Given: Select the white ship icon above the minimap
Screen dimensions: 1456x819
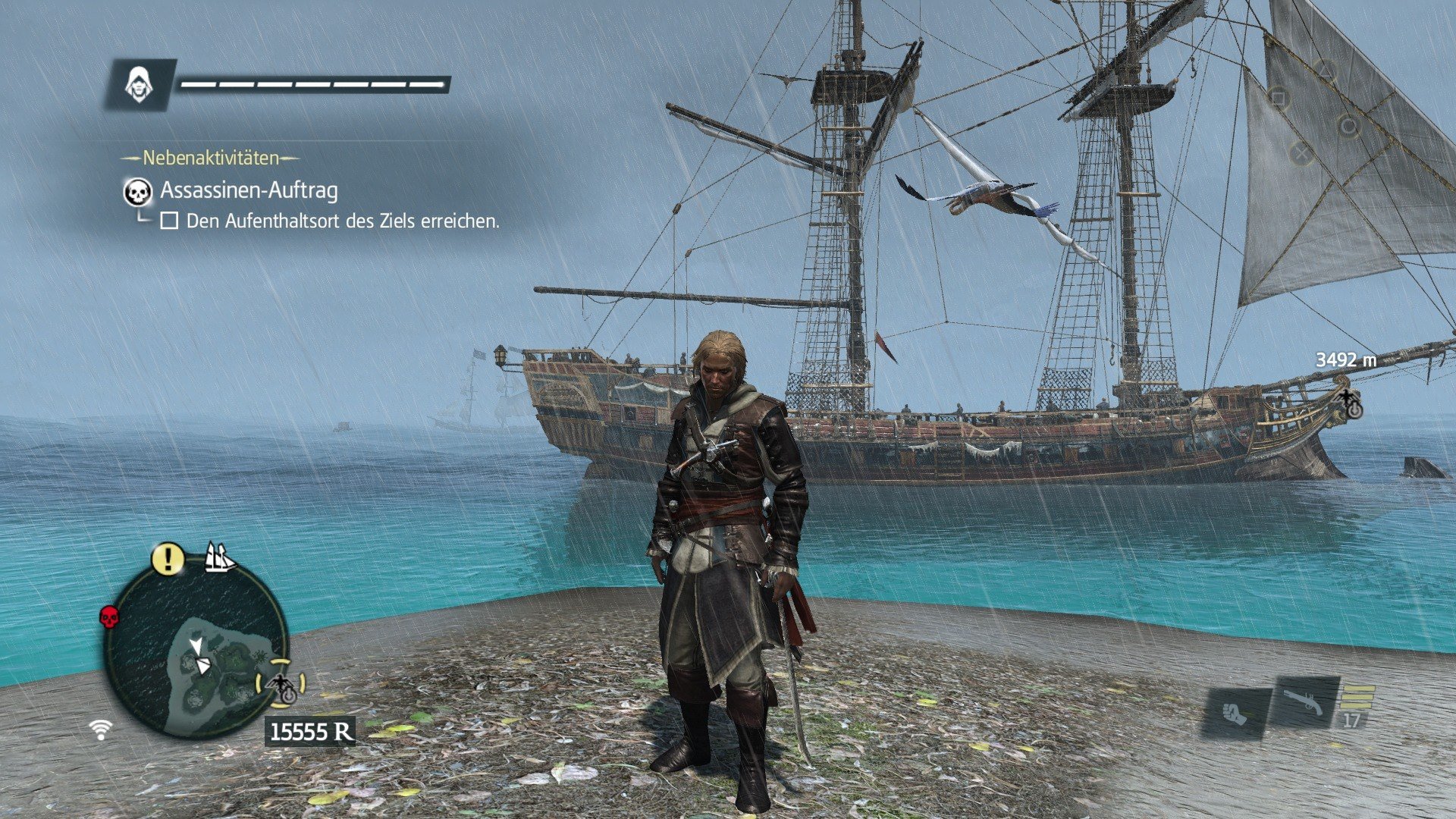Looking at the screenshot, I should pyautogui.click(x=221, y=558).
